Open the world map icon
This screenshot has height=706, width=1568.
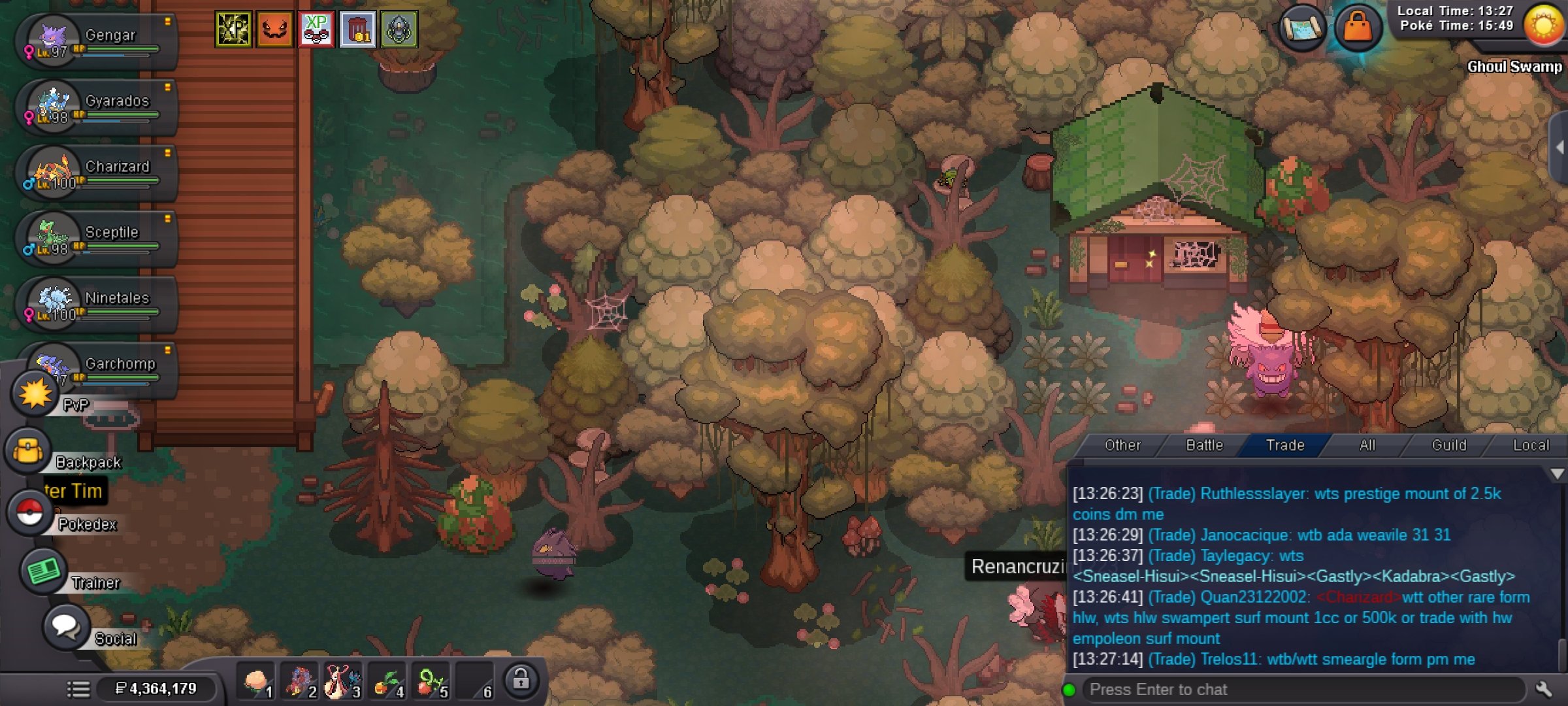(1302, 28)
